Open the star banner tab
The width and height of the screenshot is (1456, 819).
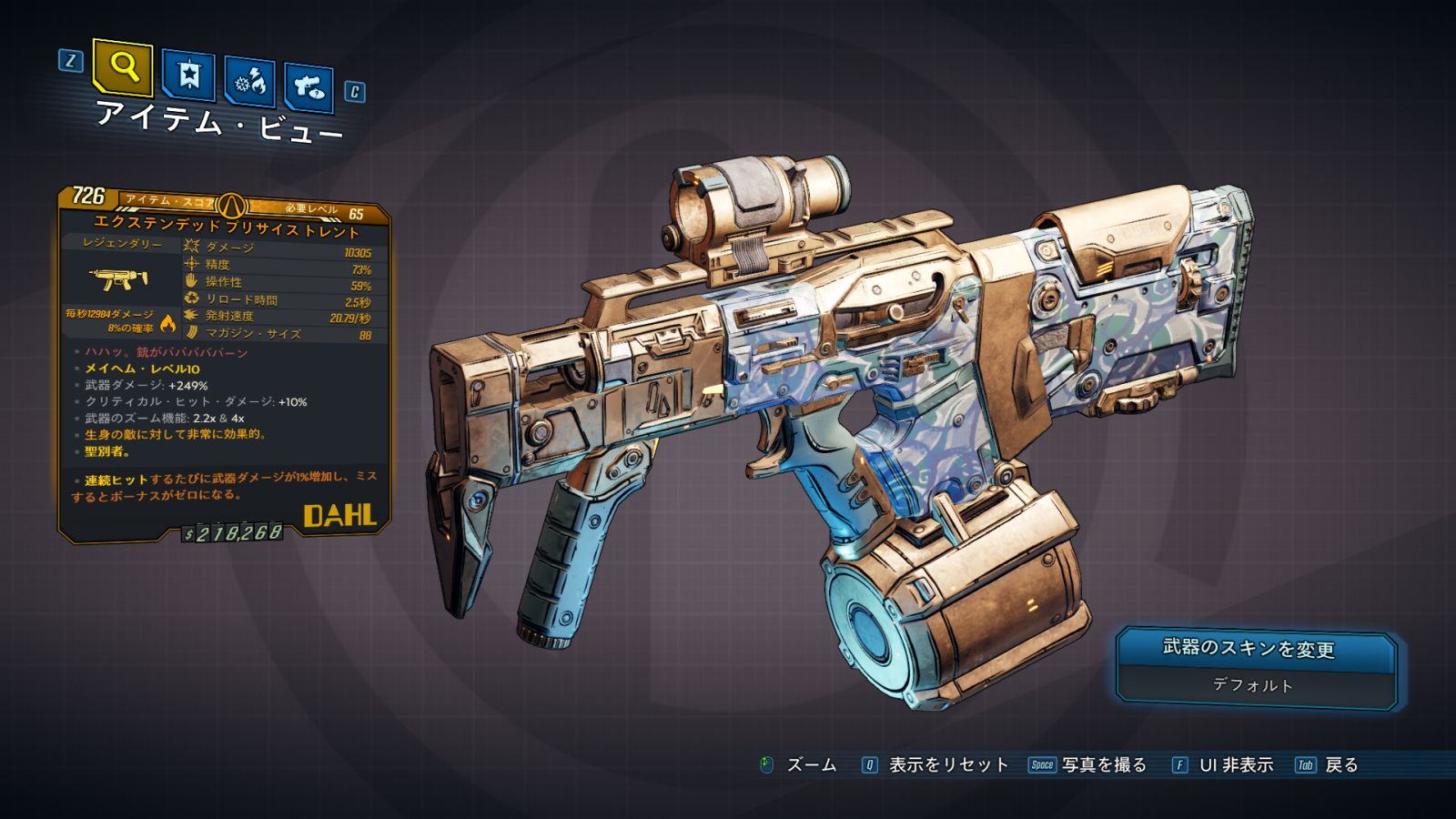point(188,75)
